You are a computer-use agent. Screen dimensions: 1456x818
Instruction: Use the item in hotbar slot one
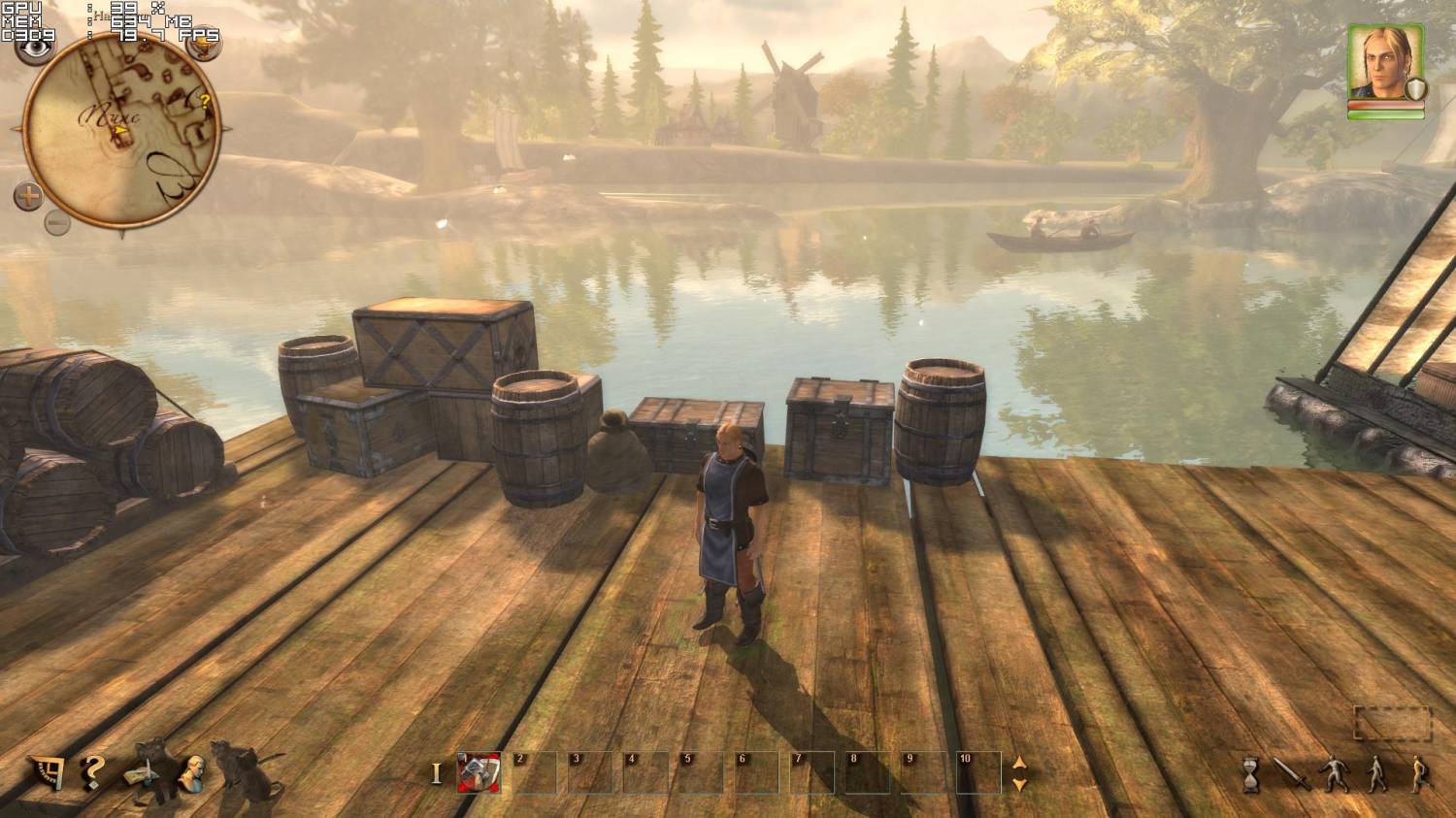point(478,772)
